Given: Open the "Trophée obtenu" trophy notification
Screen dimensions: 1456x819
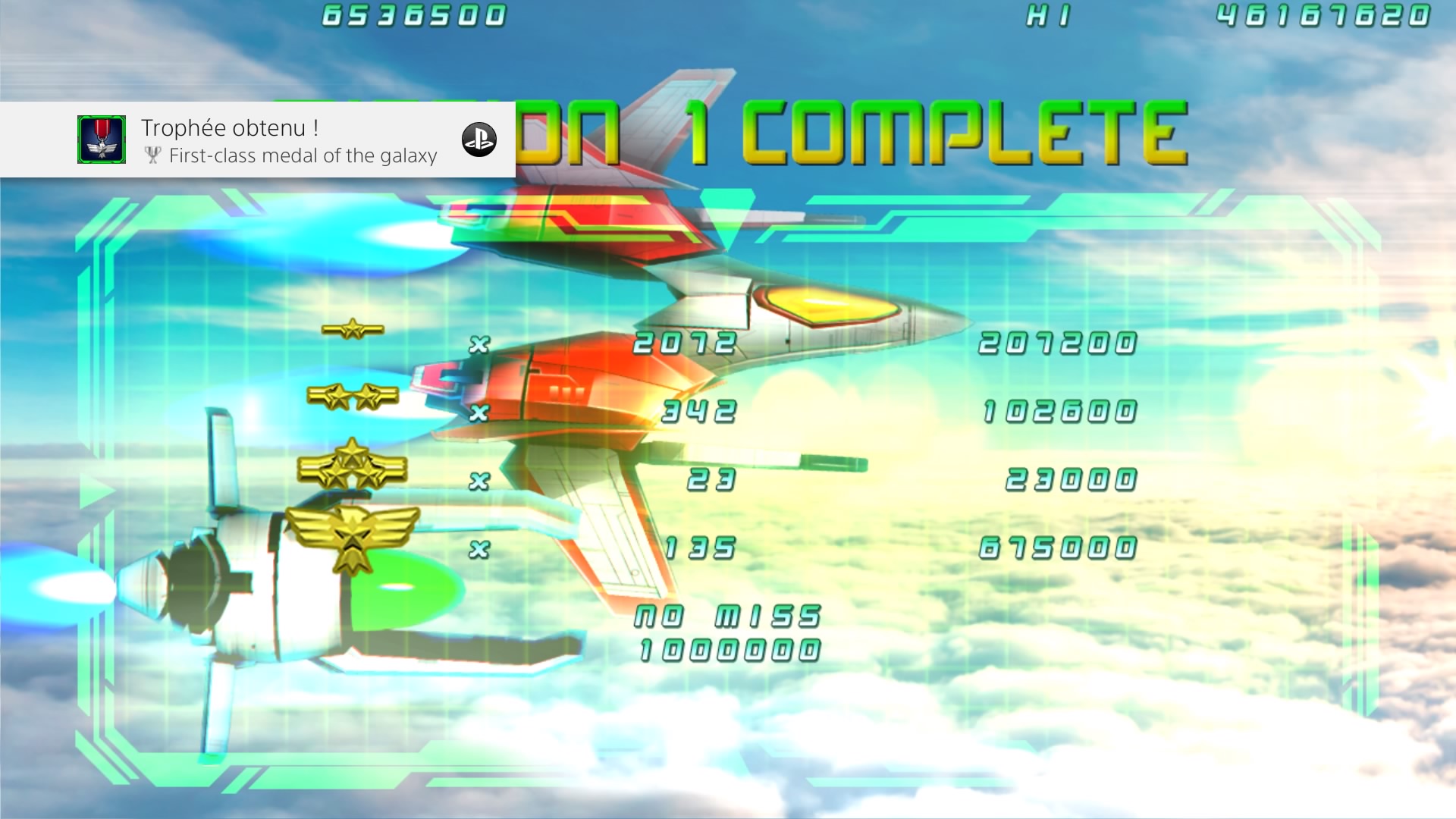Looking at the screenshot, I should [x=288, y=140].
